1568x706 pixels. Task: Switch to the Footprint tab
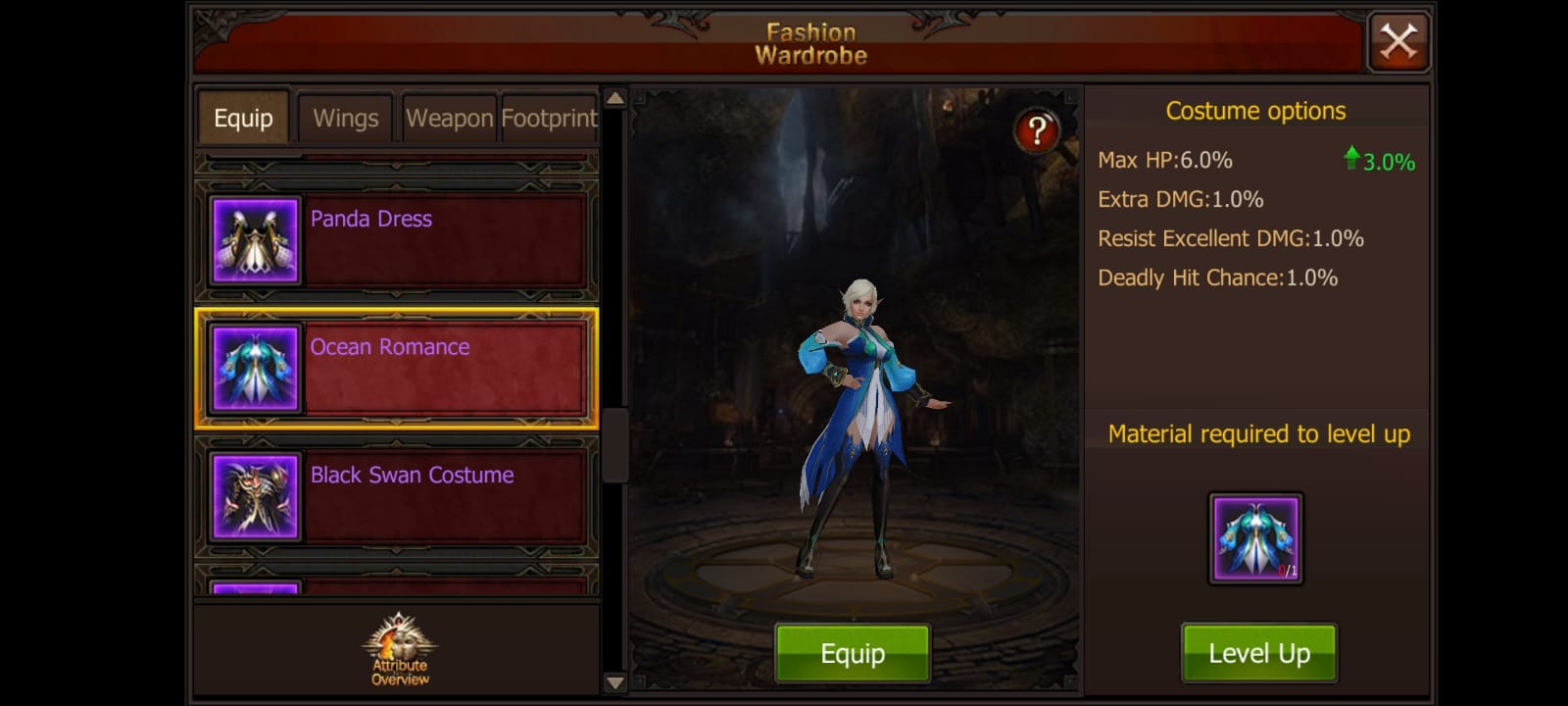tap(549, 118)
